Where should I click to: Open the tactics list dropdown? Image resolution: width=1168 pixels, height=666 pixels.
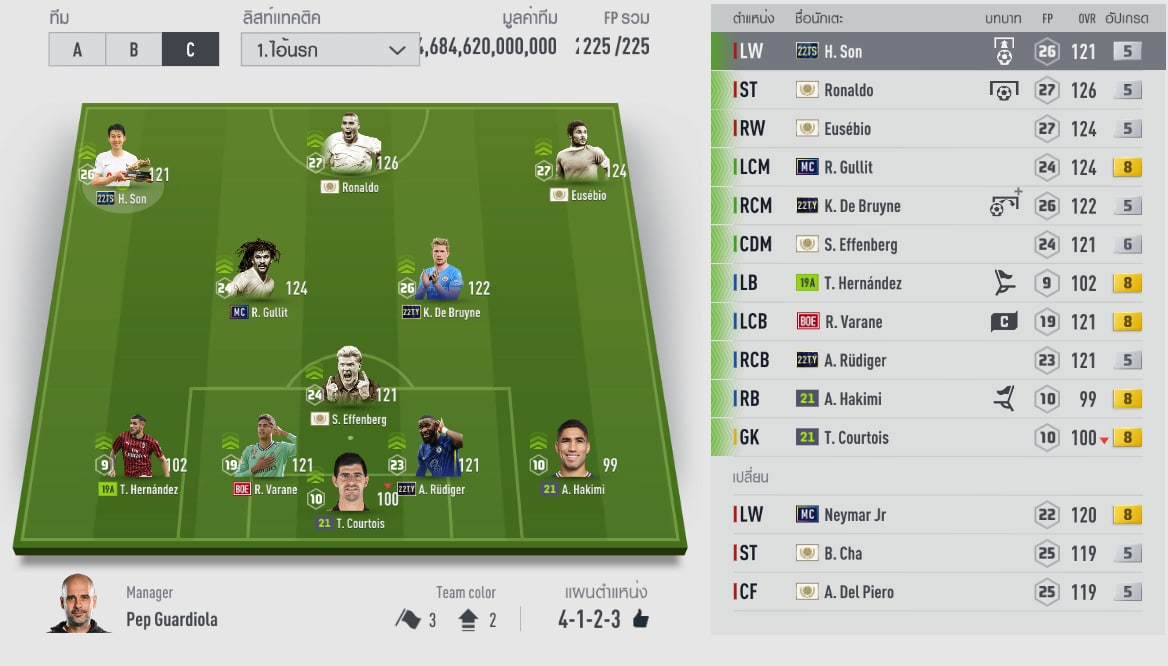[330, 49]
